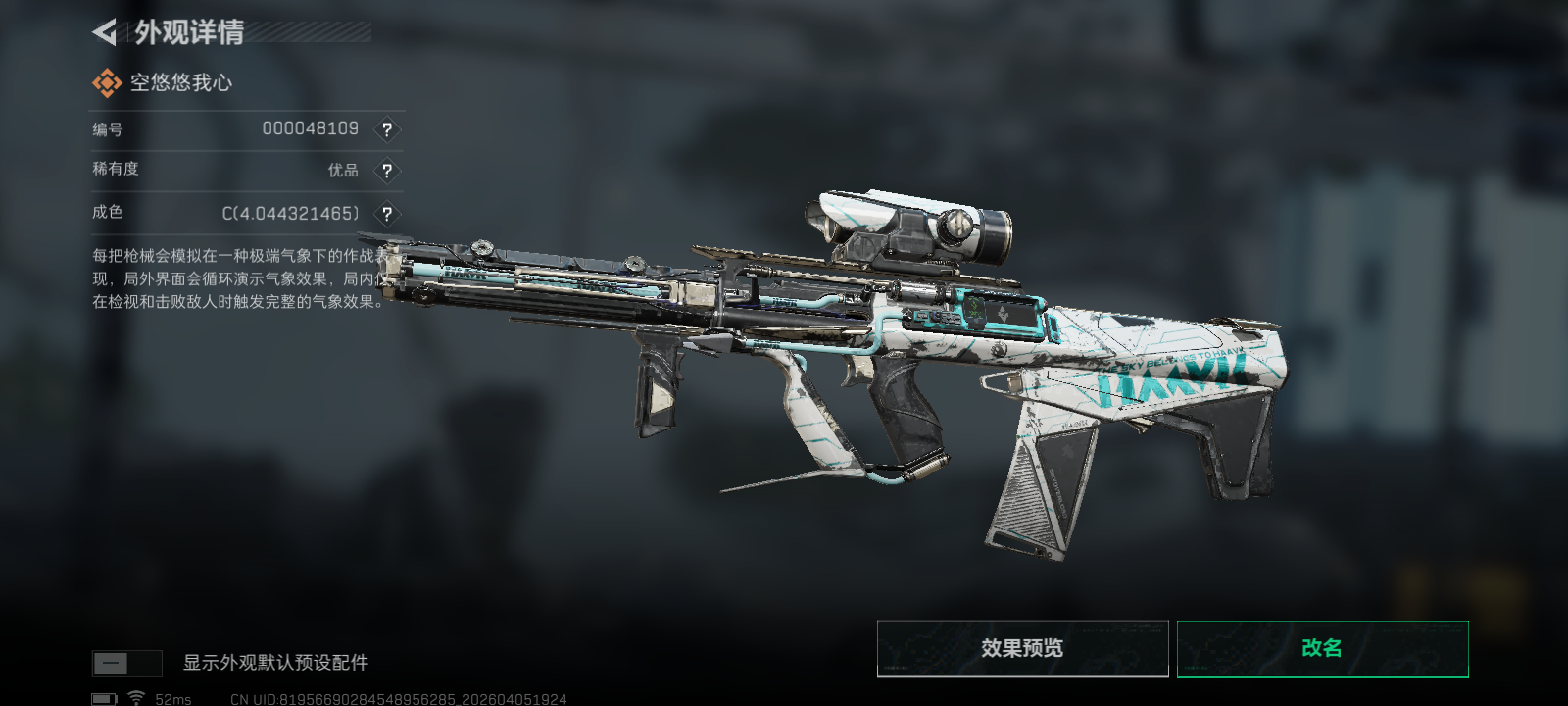Click the 改名 rename button
The width and height of the screenshot is (1568, 706).
(x=1322, y=648)
